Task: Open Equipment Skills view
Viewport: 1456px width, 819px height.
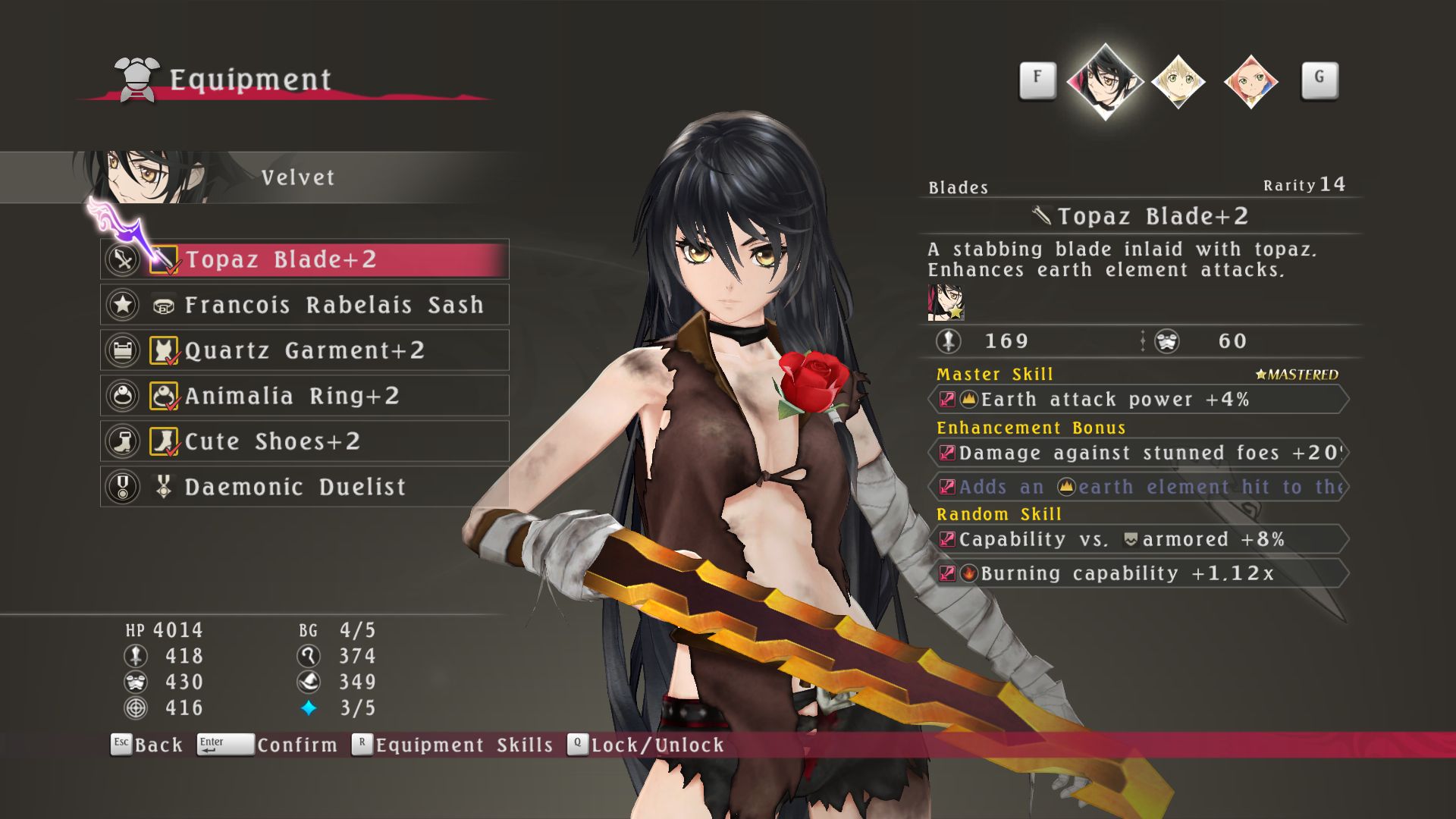Action: tap(453, 745)
